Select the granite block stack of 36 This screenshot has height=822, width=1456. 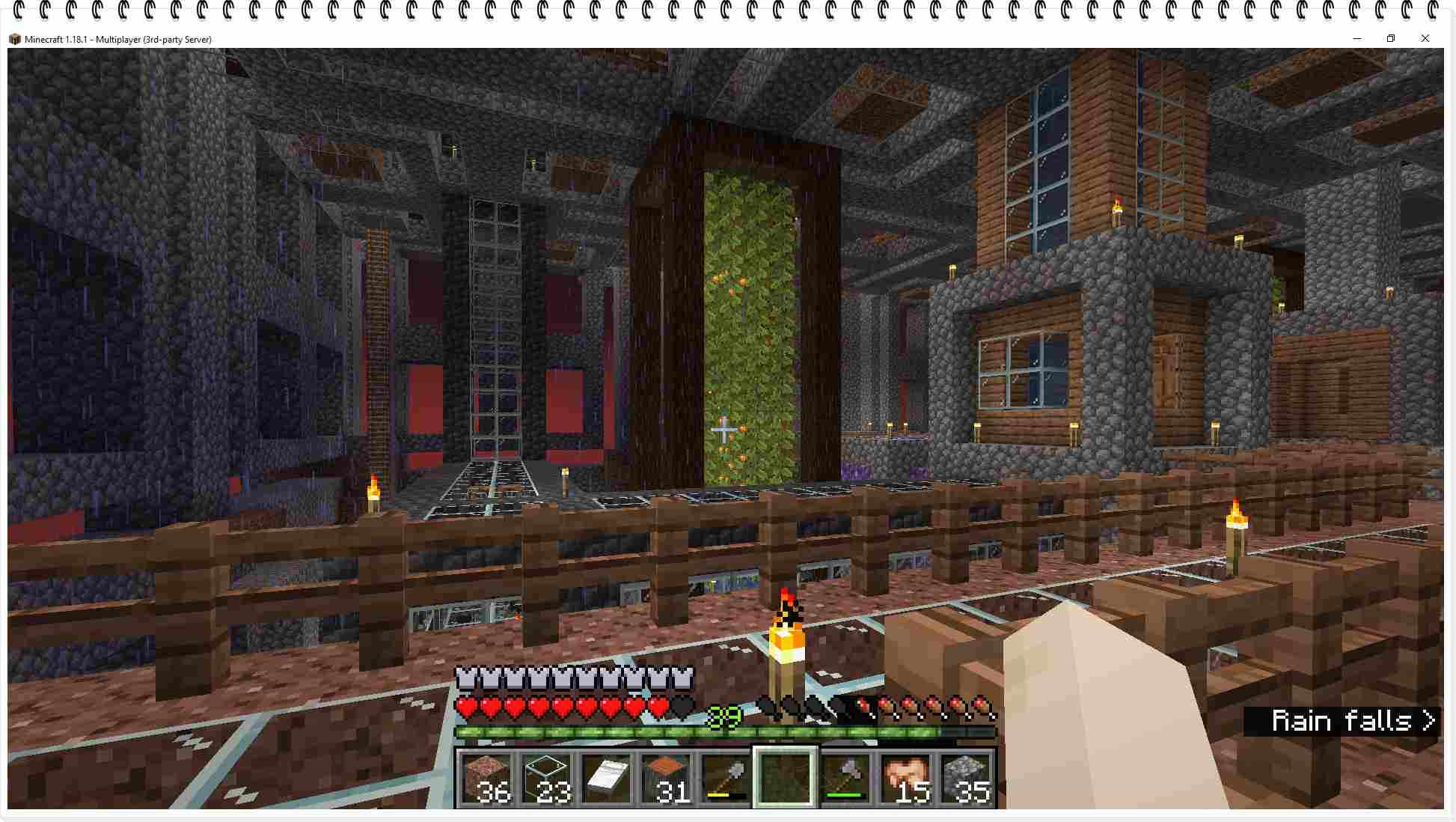pyautogui.click(x=486, y=779)
